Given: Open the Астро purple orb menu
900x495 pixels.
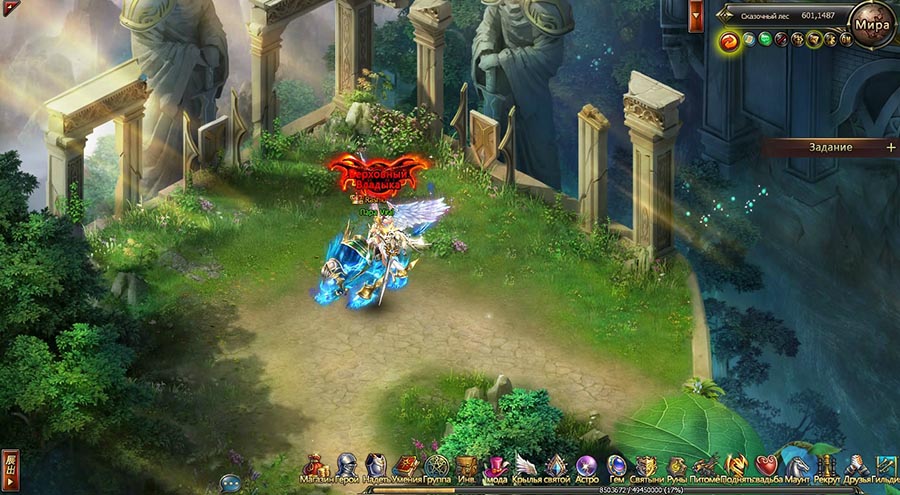Looking at the screenshot, I should coord(587,466).
